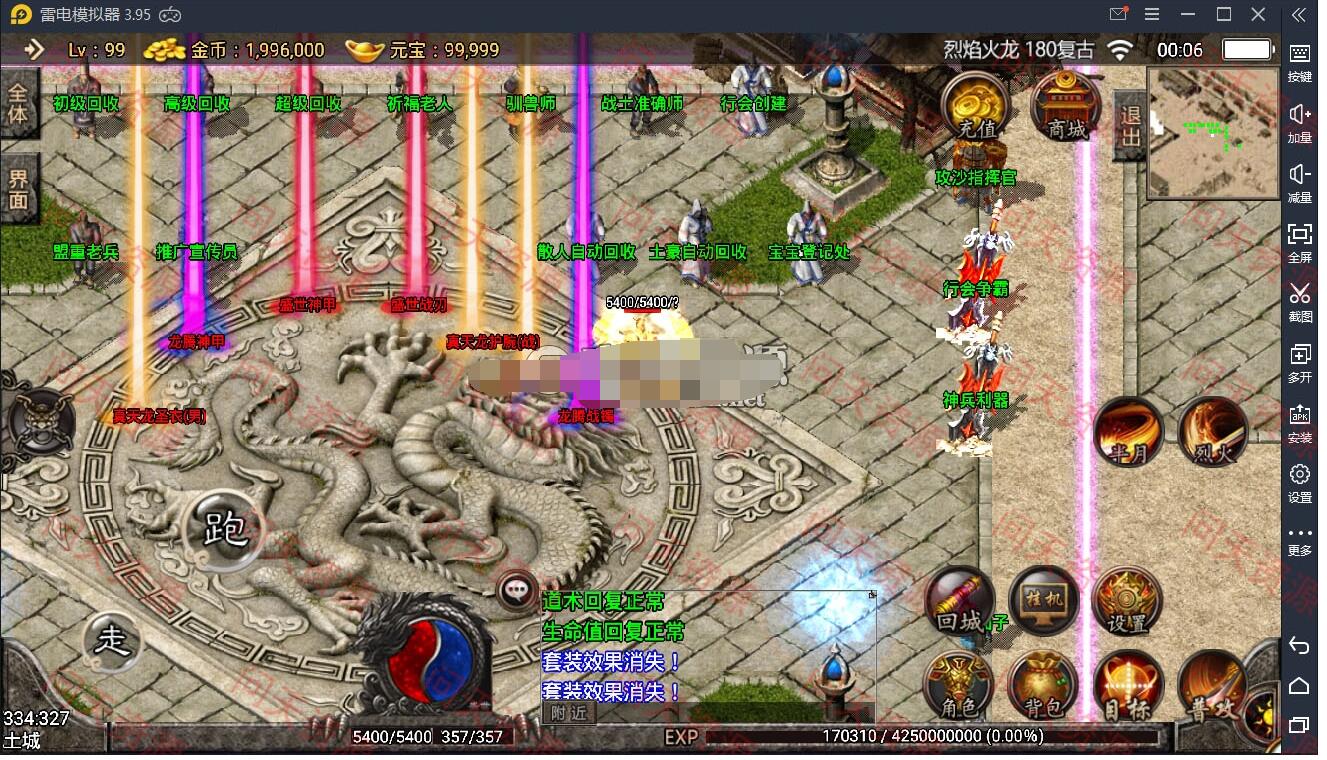Open the 角色 character panel
The image size is (1327, 760).
click(959, 686)
